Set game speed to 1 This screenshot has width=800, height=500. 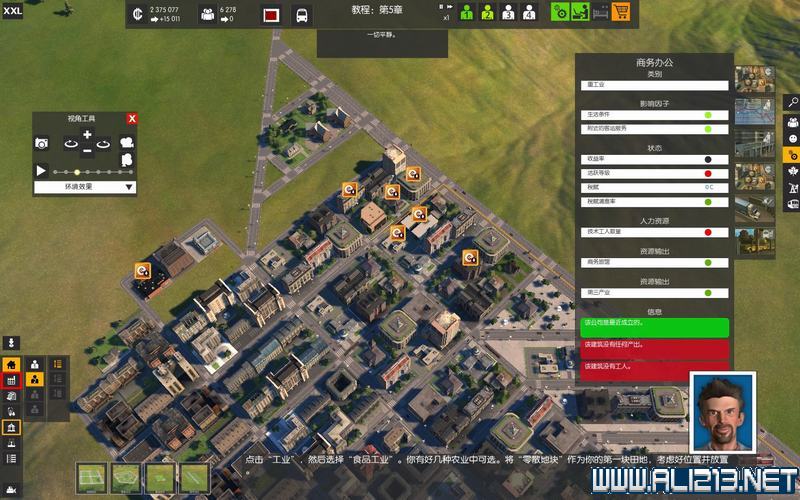467,13
